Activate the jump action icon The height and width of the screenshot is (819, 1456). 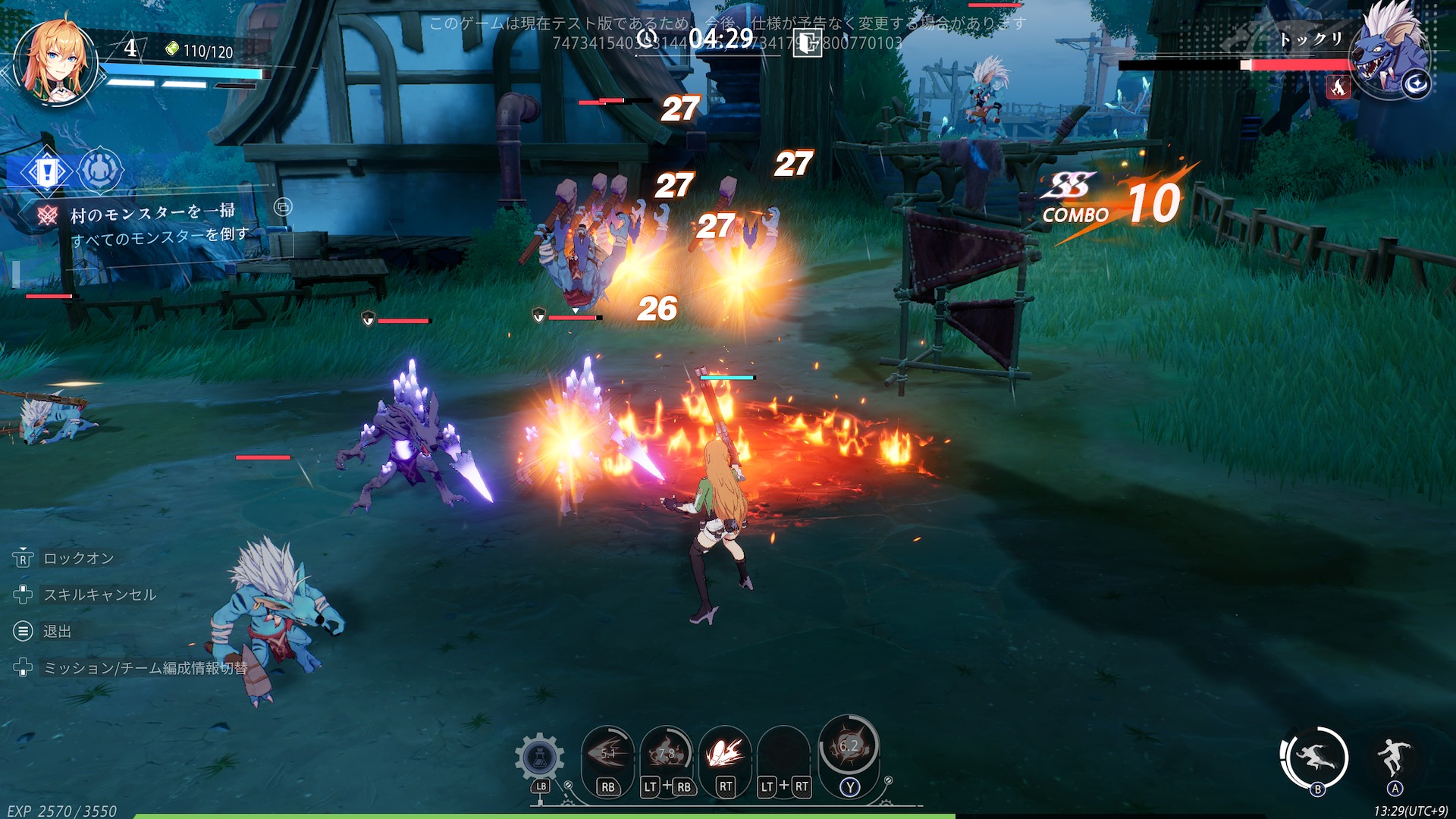coord(1395,755)
